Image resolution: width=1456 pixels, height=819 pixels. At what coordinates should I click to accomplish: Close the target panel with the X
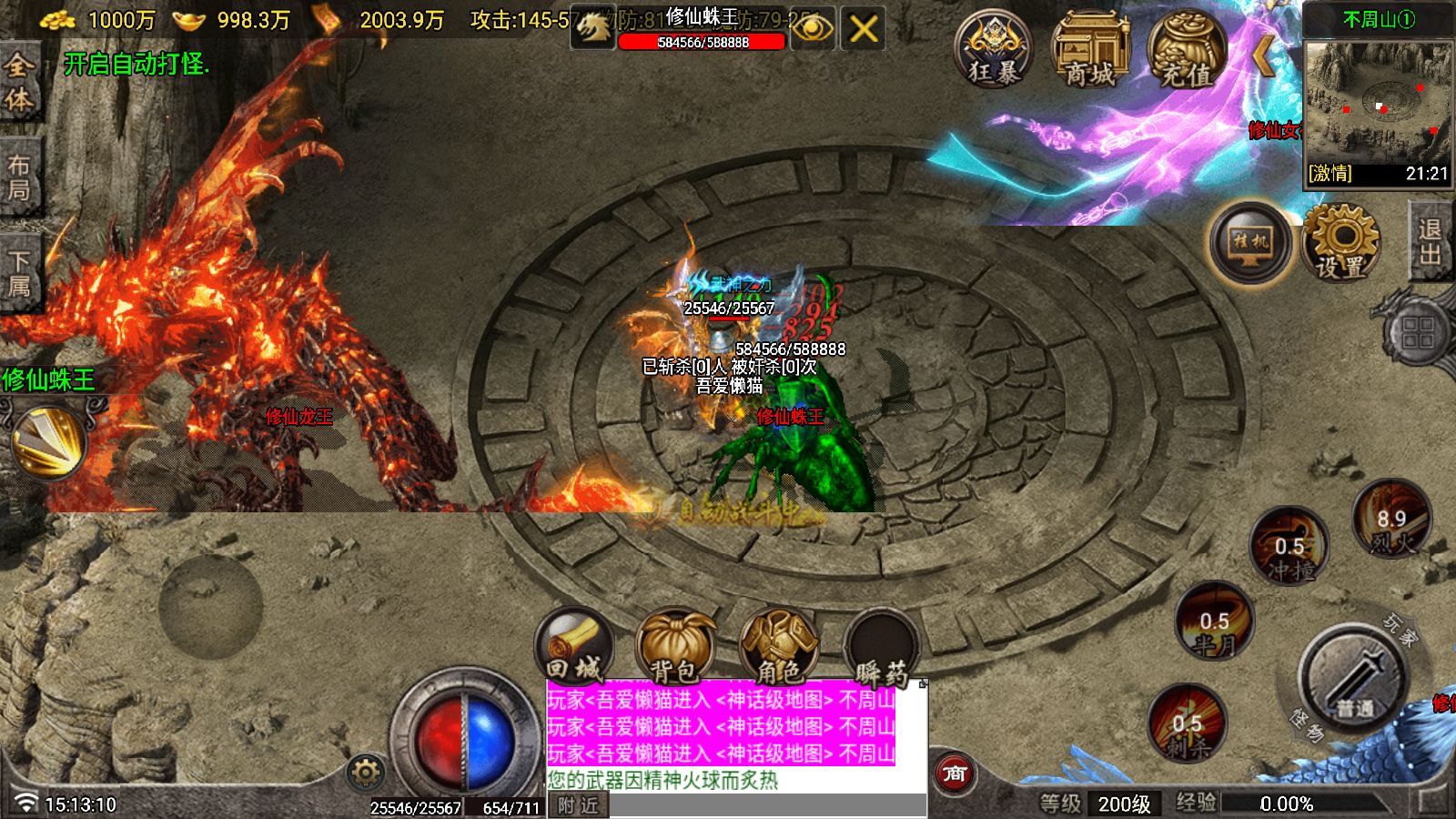[x=864, y=29]
